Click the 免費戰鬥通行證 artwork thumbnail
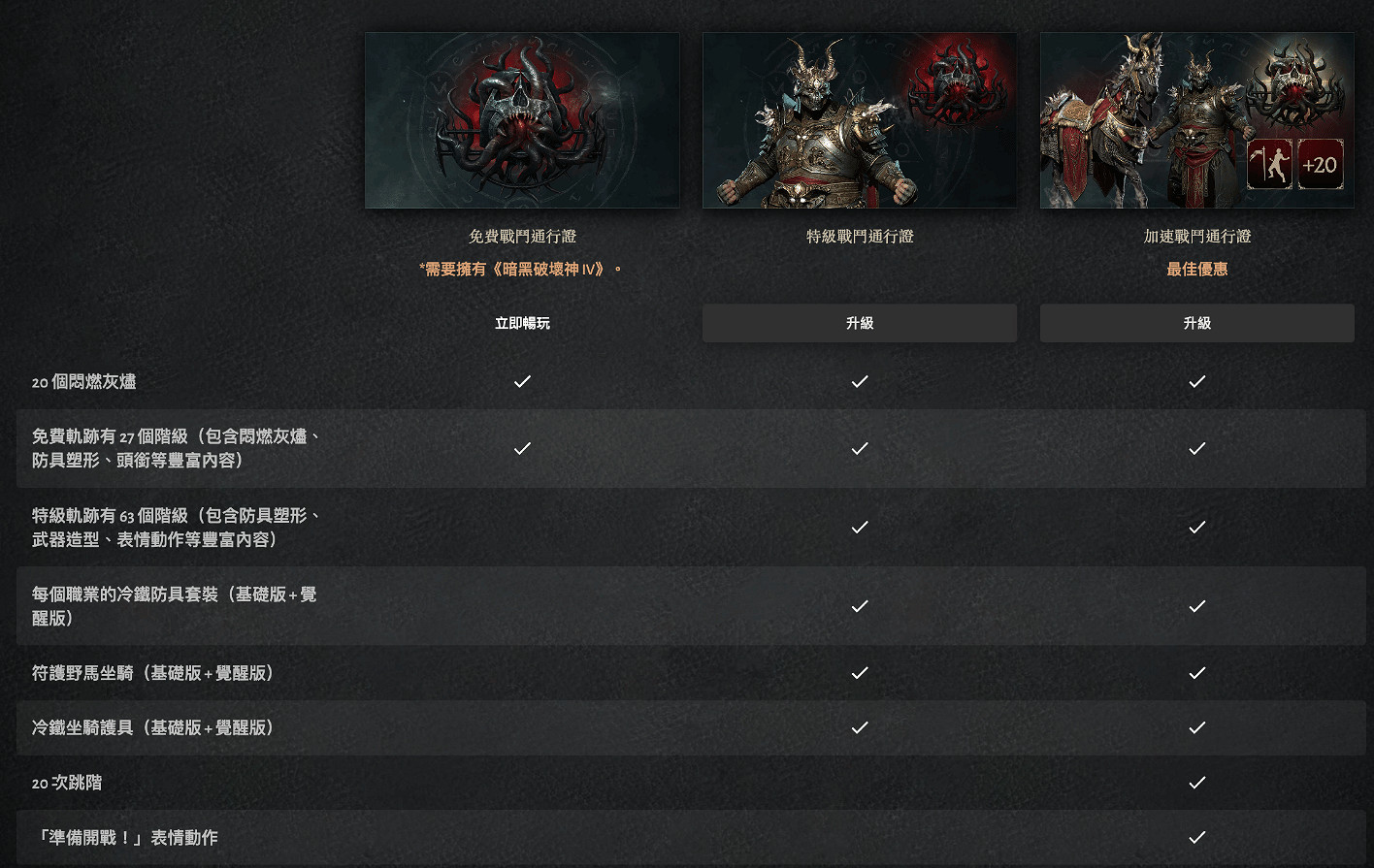Viewport: 1374px width, 868px height. point(522,119)
